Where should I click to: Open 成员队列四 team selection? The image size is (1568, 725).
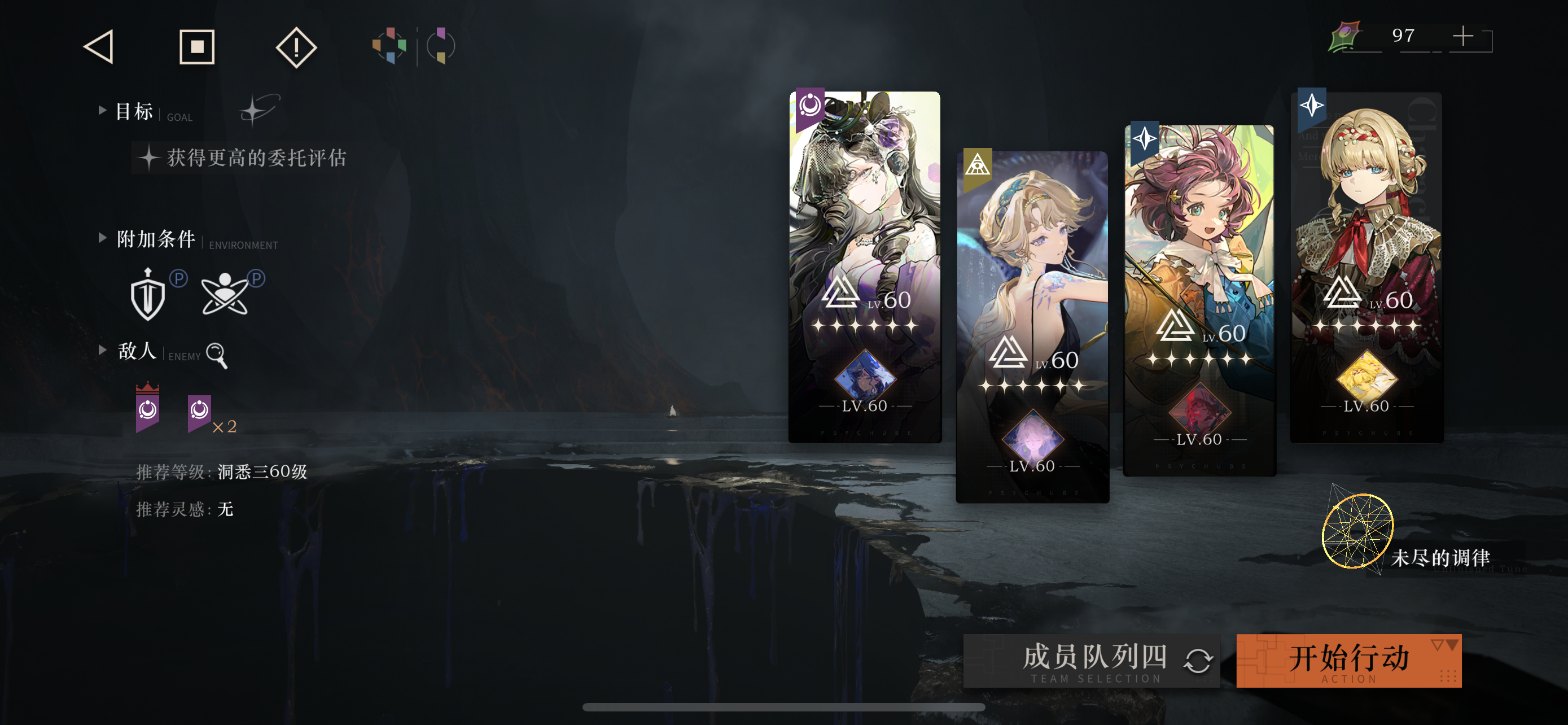coord(1096,657)
